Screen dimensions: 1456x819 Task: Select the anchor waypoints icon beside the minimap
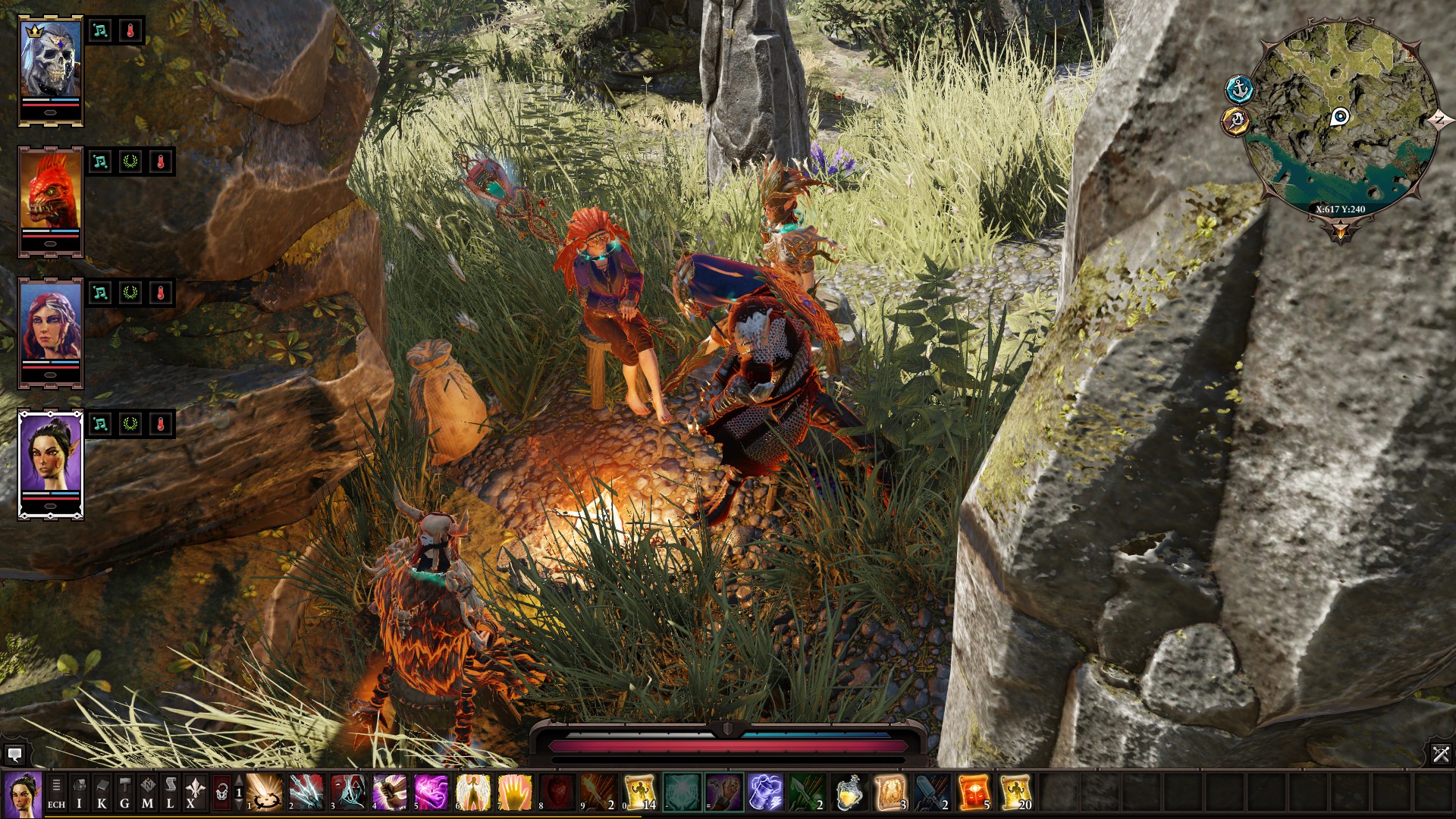pos(1238,90)
